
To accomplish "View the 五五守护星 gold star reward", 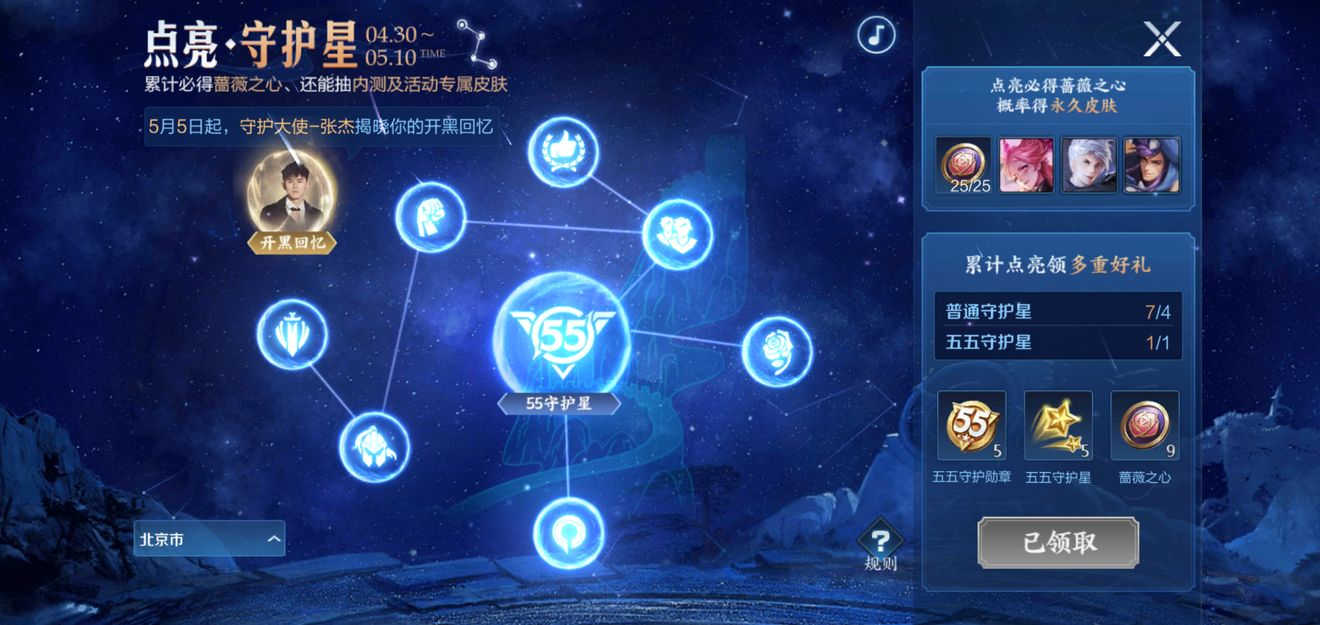I will tap(1058, 425).
